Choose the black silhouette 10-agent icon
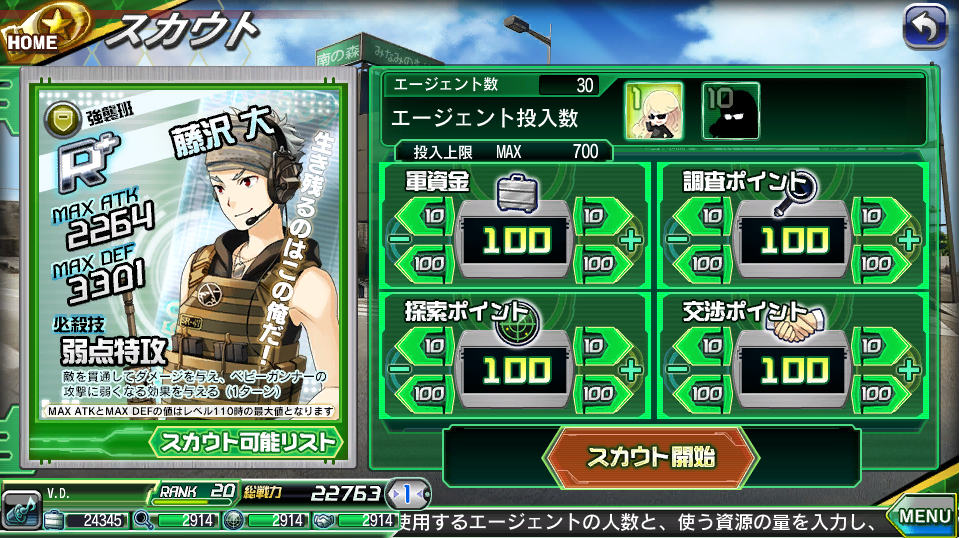The width and height of the screenshot is (959, 538). tap(730, 110)
